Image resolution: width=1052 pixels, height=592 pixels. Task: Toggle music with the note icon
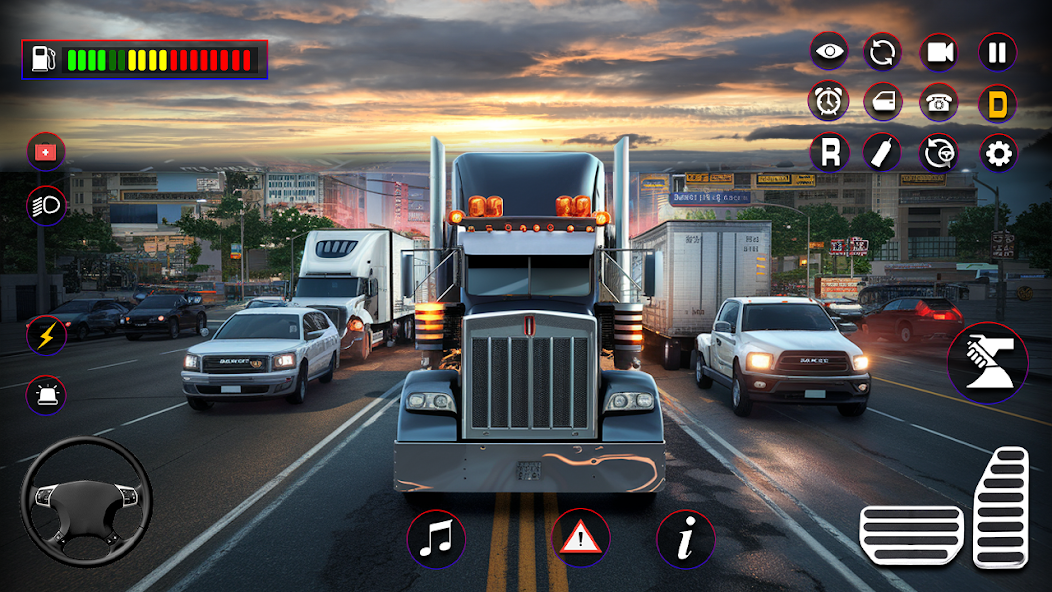tap(436, 540)
